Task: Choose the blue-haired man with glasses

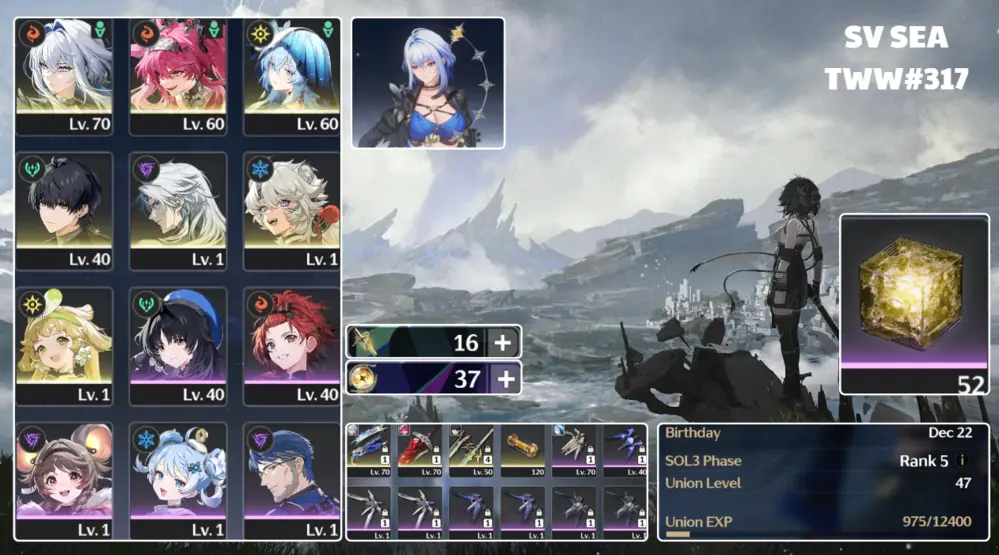Action: [x=291, y=481]
